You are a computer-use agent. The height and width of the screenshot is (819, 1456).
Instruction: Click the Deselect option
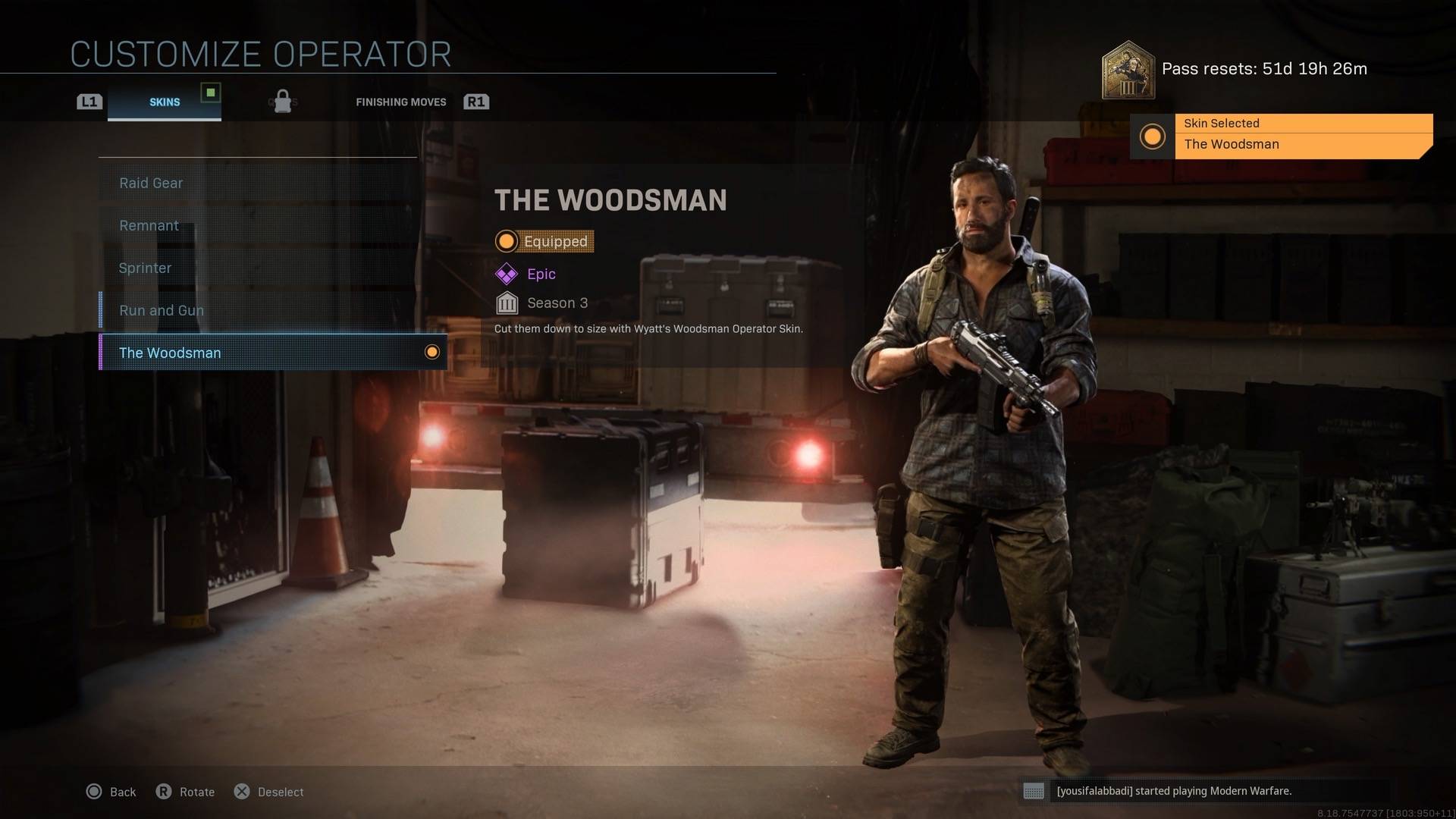click(x=269, y=792)
